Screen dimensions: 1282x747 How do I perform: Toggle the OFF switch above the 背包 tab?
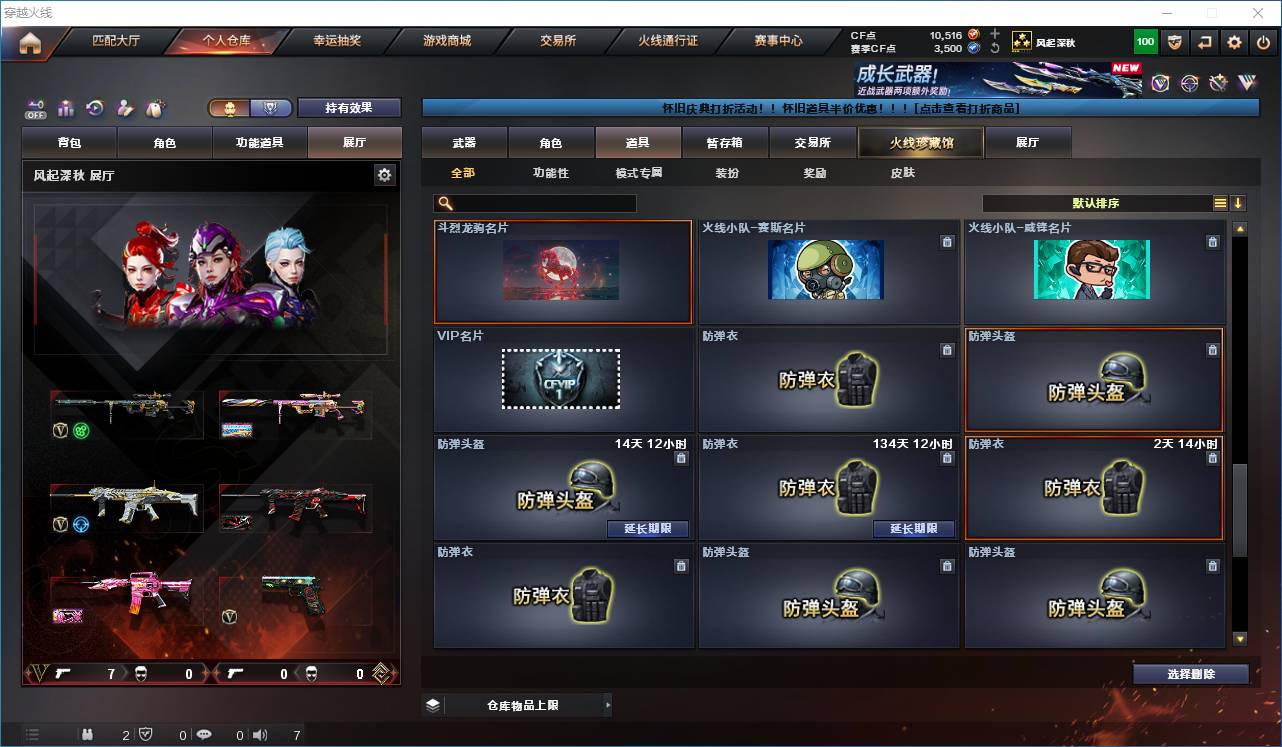(34, 107)
